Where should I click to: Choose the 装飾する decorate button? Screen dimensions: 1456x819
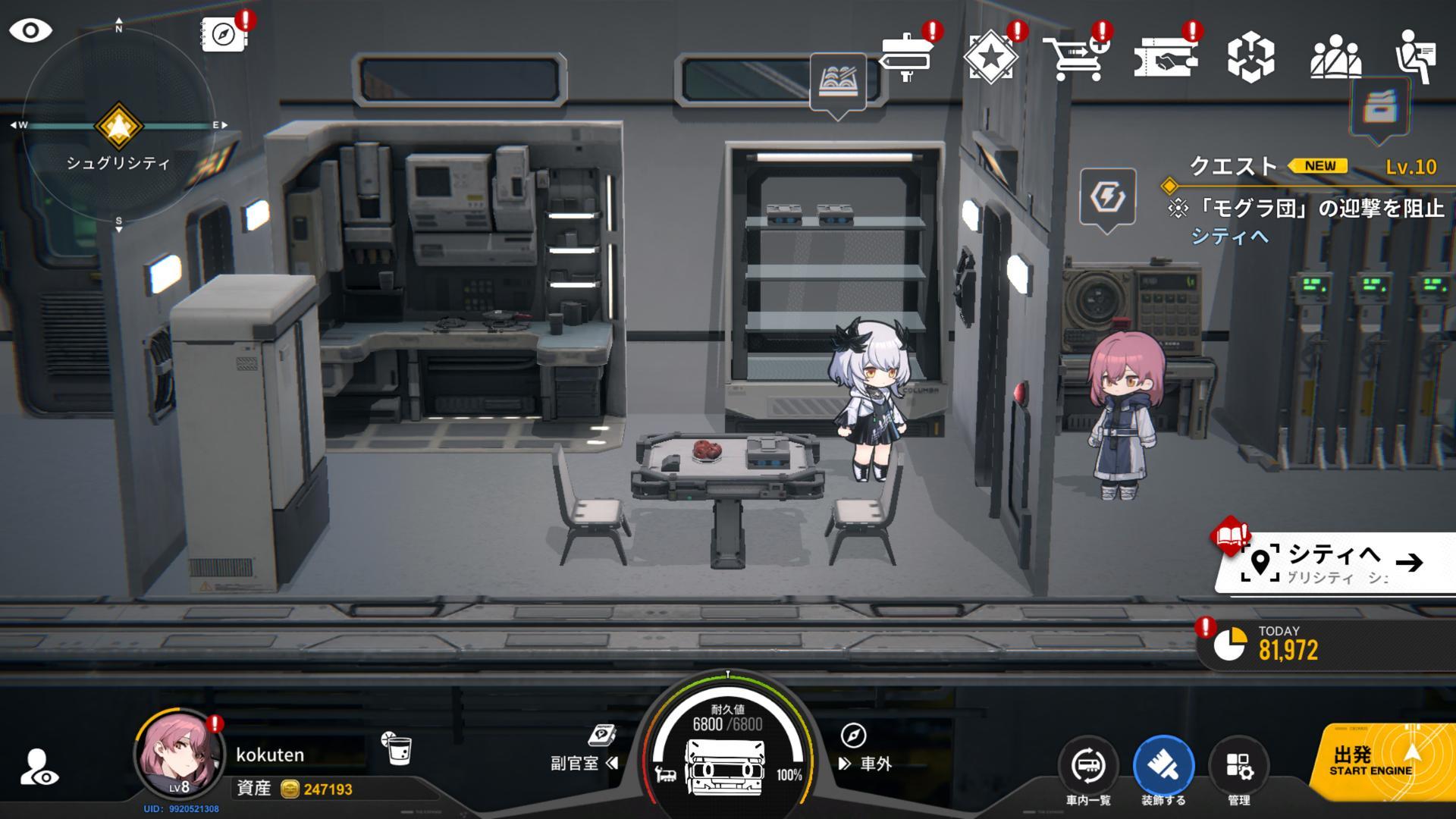1163,767
